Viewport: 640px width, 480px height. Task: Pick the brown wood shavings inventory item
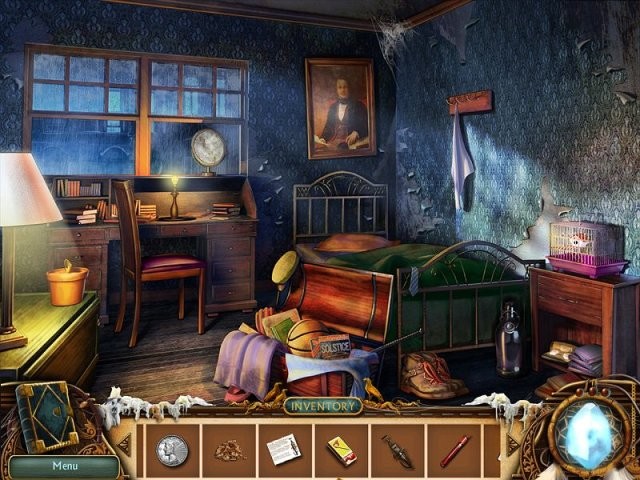[x=229, y=451]
